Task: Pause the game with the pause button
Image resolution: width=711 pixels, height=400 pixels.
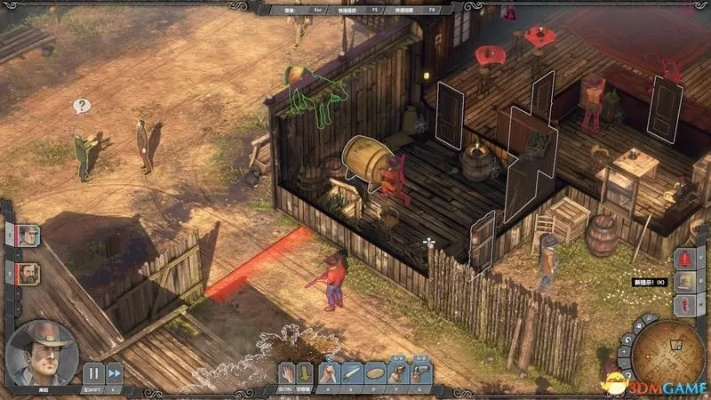Action: (93, 373)
